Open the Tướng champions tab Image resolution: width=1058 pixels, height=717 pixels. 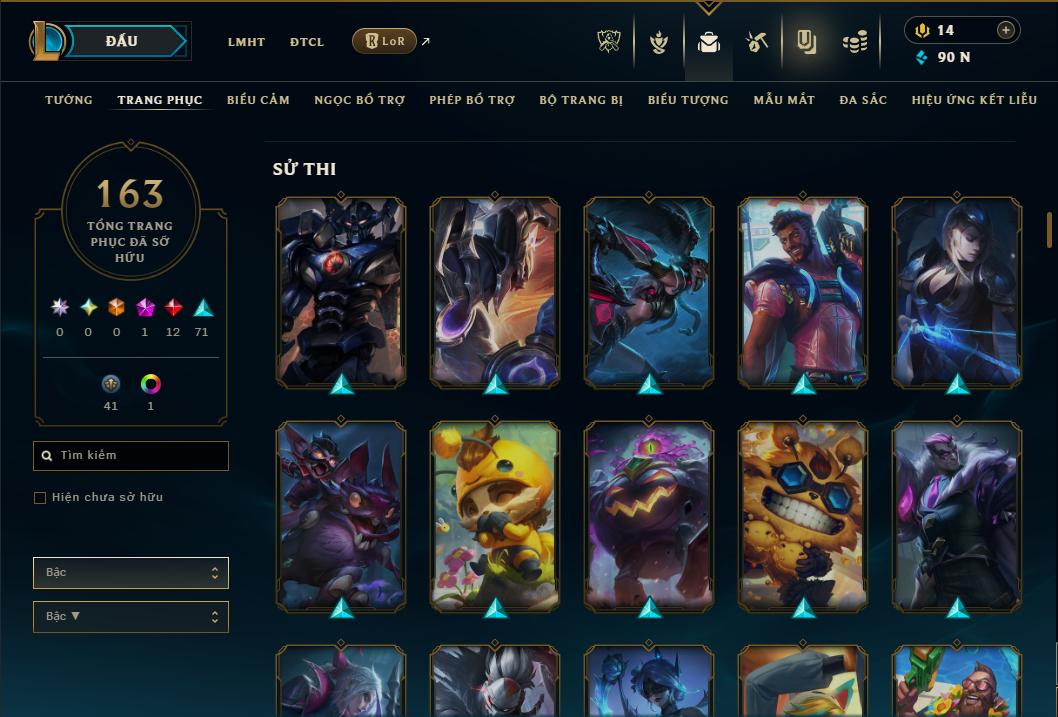click(69, 100)
